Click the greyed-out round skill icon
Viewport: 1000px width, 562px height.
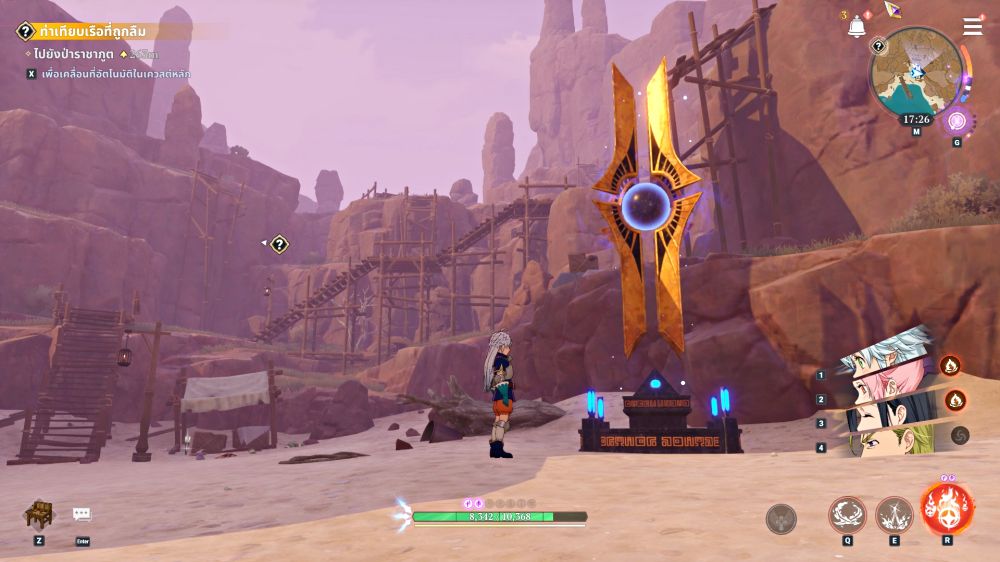tap(781, 519)
